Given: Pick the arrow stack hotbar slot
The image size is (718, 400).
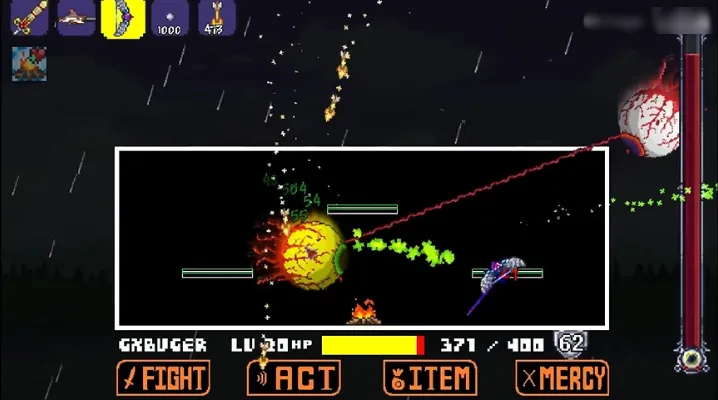Looking at the screenshot, I should point(216,17).
